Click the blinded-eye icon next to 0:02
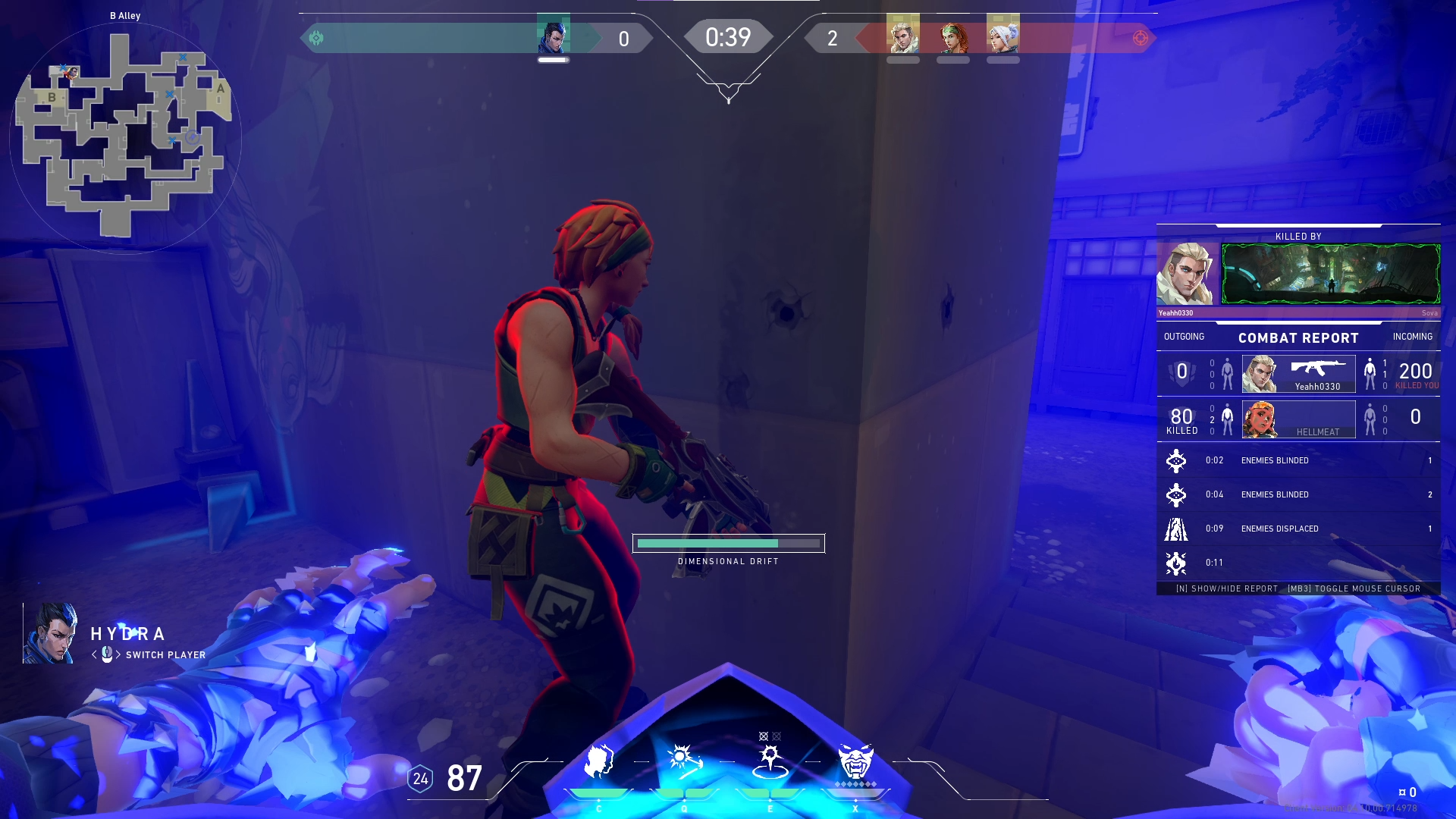 click(1176, 460)
